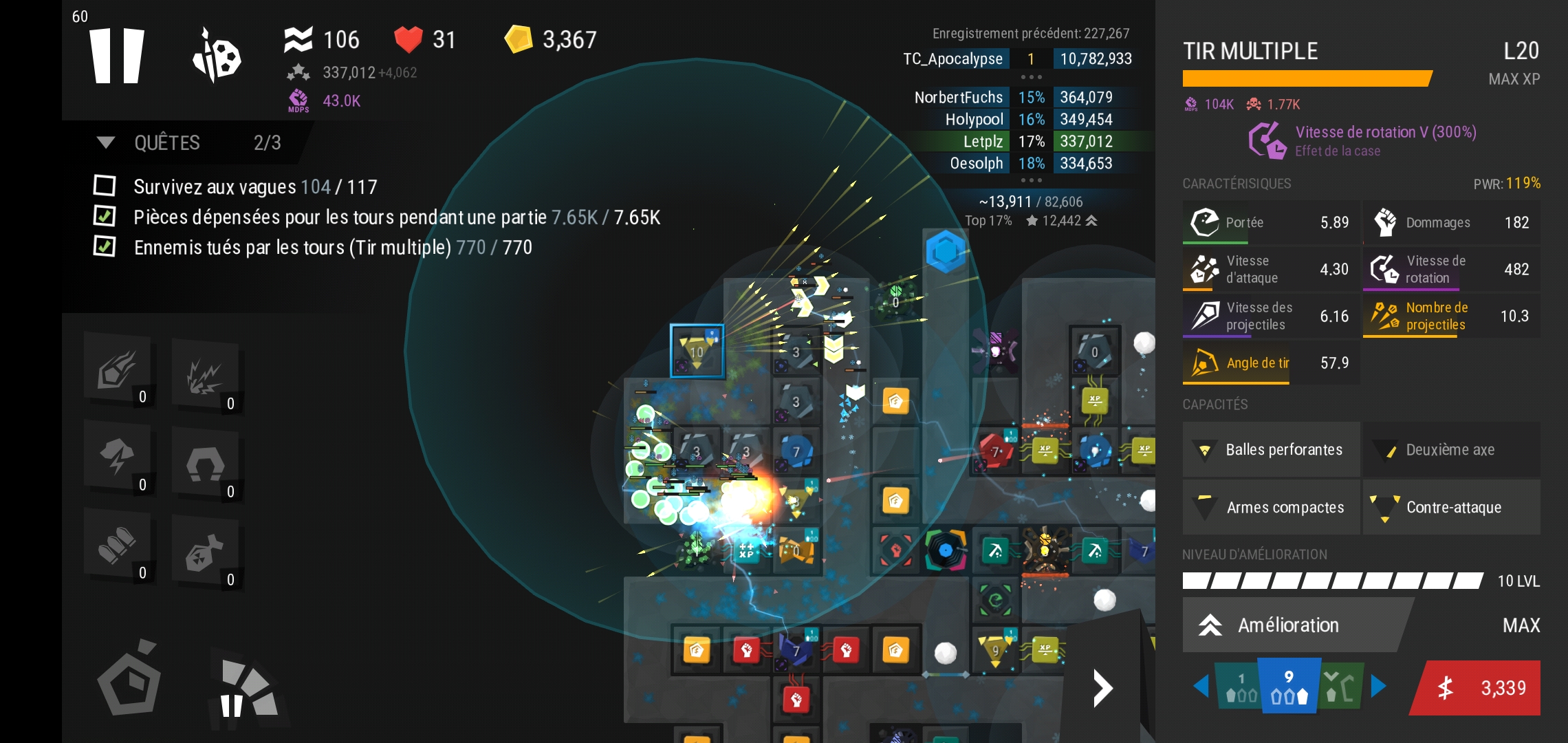Open the white arrow side panel toggle

(x=1102, y=688)
